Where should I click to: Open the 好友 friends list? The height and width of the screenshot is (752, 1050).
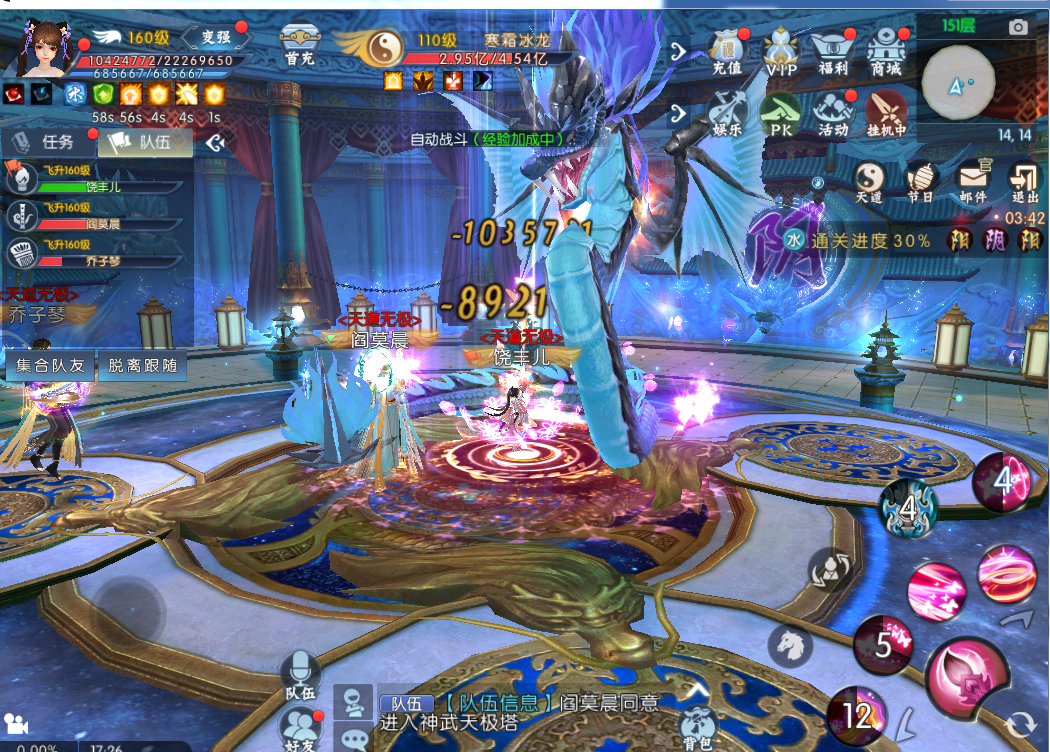click(299, 727)
